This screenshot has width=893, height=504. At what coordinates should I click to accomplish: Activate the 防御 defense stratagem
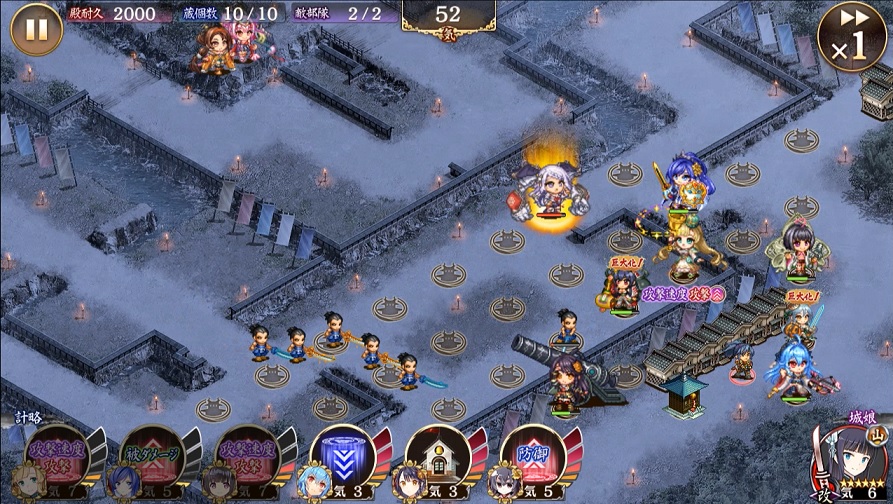coord(534,459)
